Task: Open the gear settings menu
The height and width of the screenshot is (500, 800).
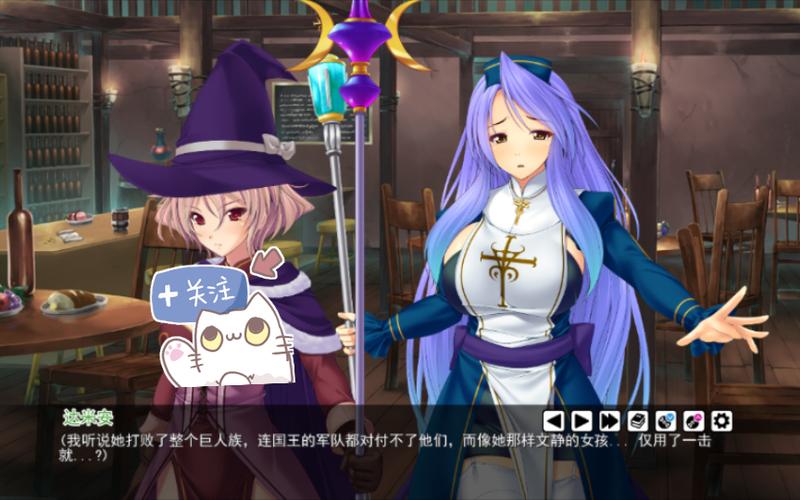Action: click(x=721, y=421)
